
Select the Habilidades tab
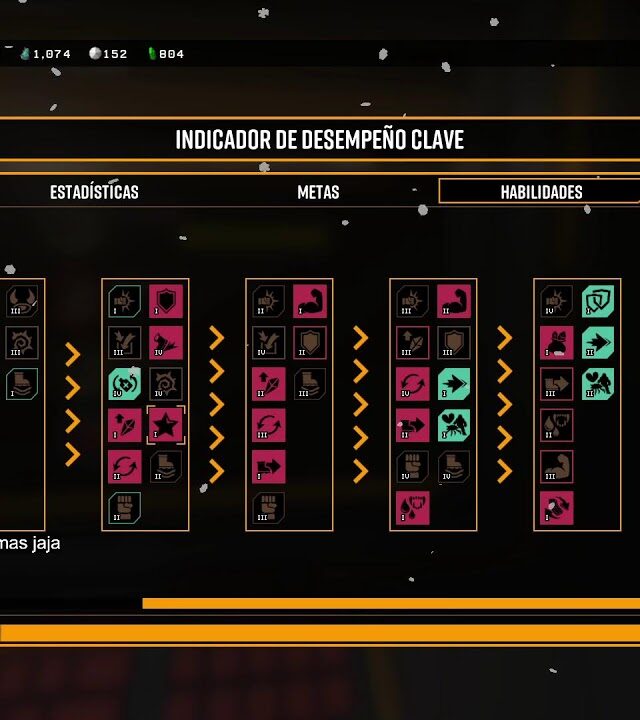click(541, 192)
